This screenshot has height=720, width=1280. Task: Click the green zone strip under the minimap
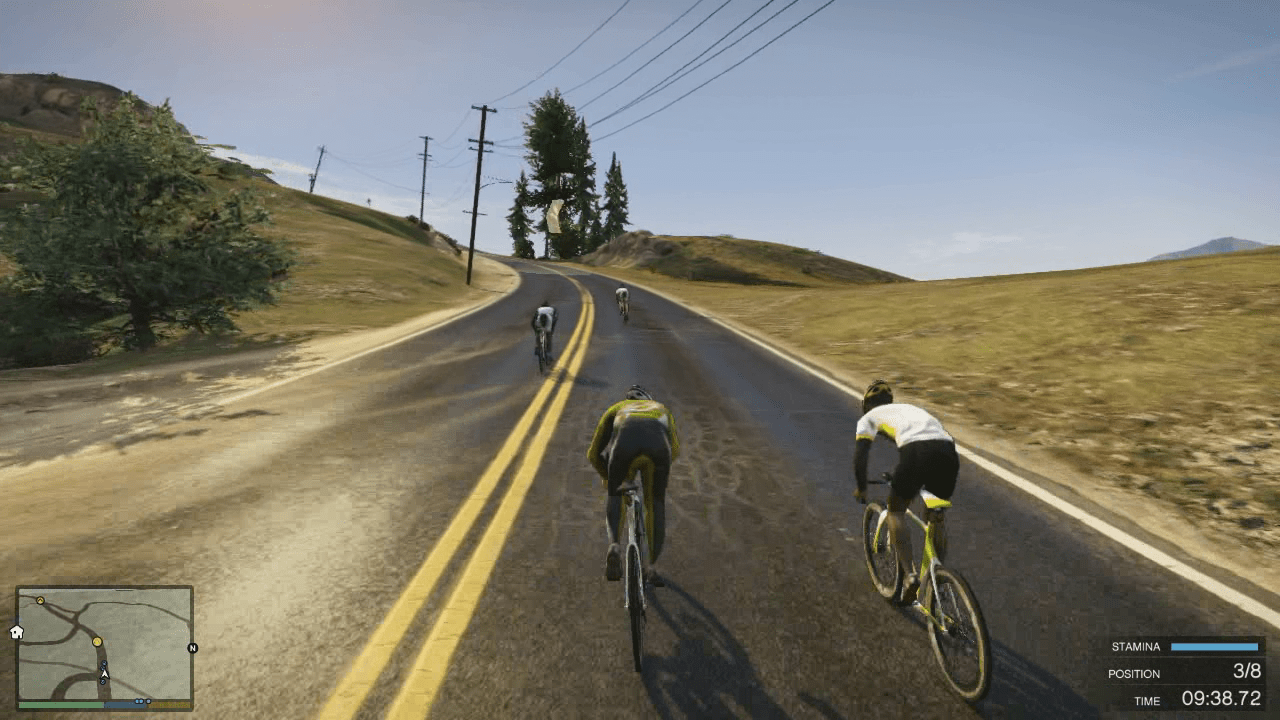point(61,705)
